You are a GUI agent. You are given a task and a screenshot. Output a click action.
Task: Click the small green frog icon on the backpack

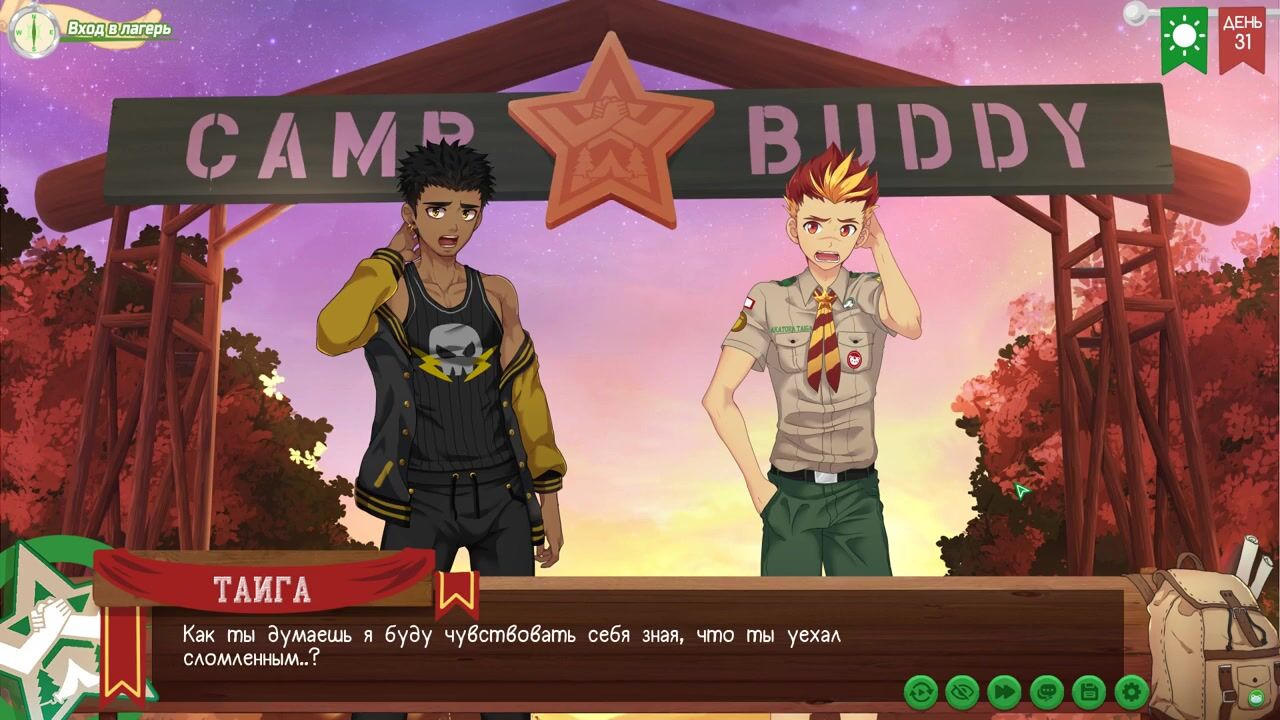pos(1257,697)
